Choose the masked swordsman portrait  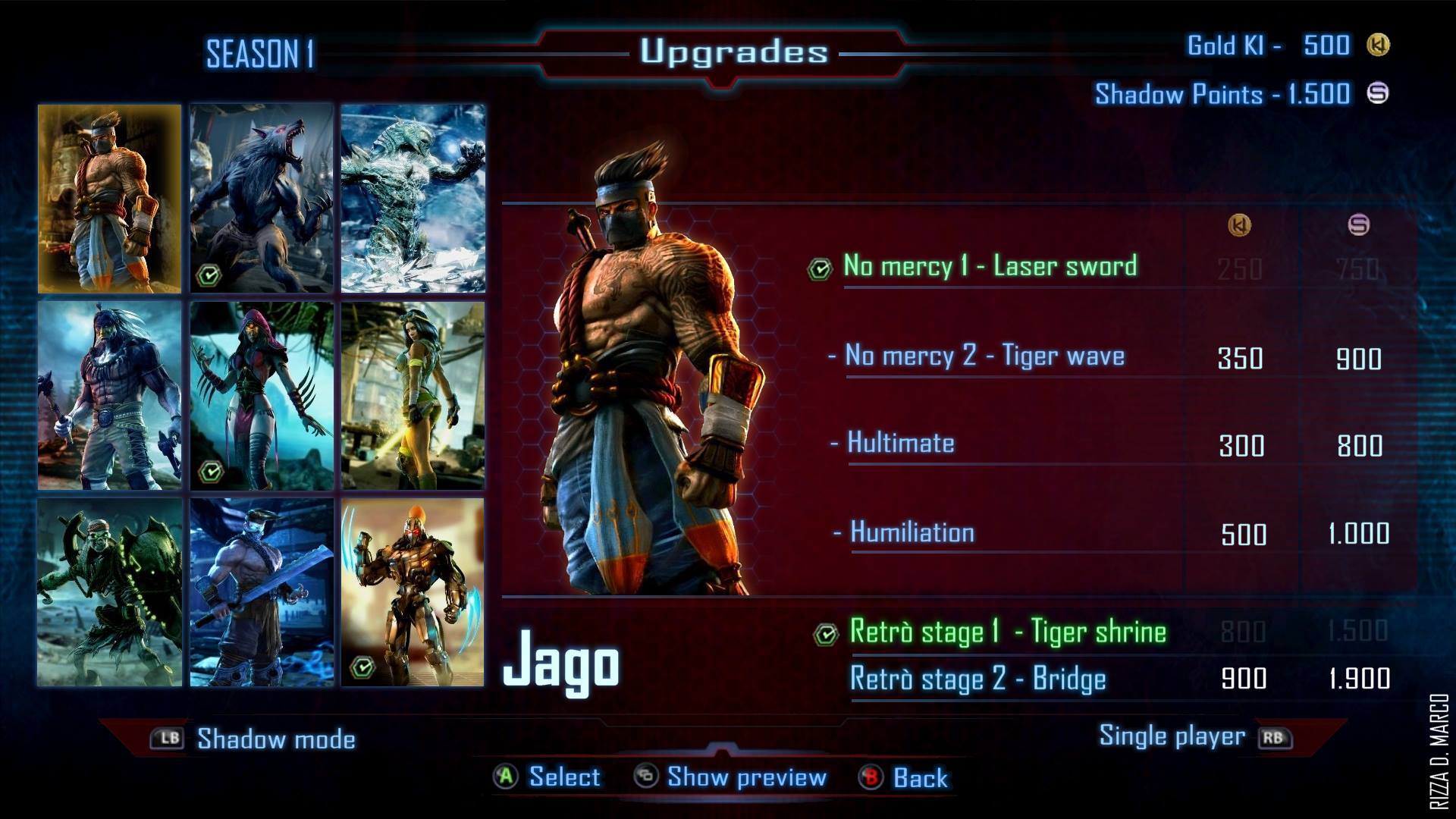click(x=262, y=592)
